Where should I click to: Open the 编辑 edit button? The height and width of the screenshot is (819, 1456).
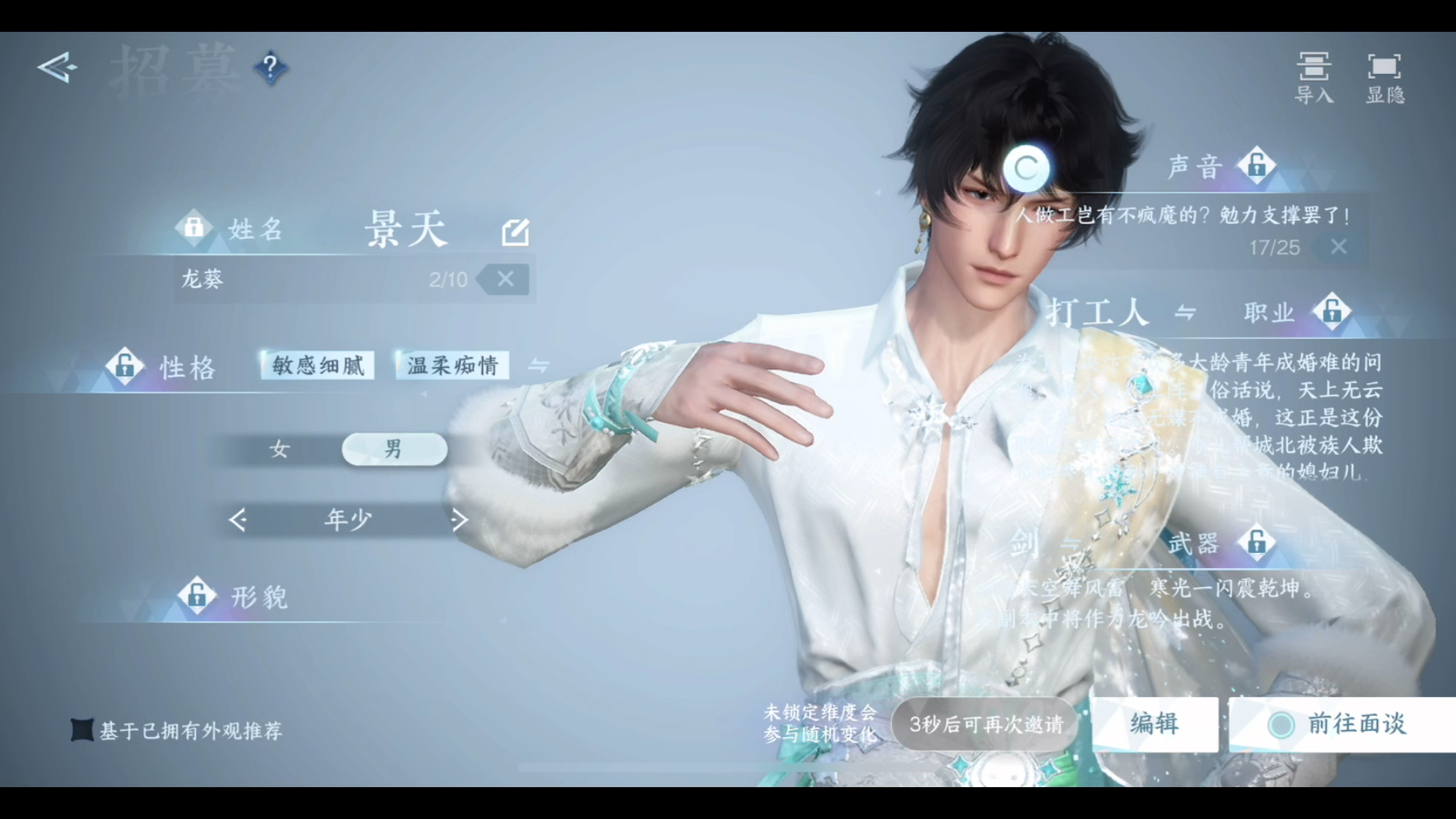(1154, 724)
